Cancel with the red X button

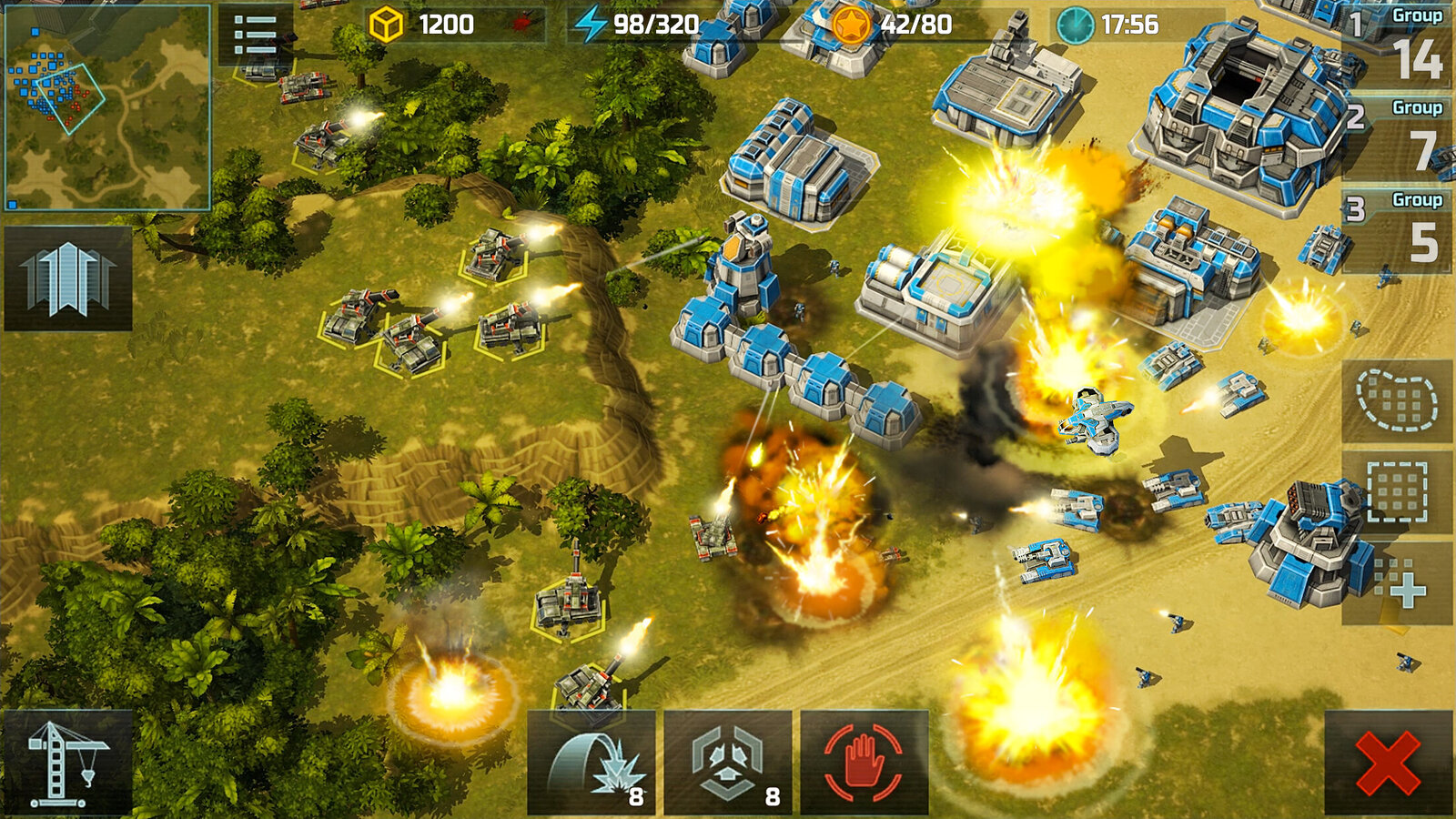1388,763
